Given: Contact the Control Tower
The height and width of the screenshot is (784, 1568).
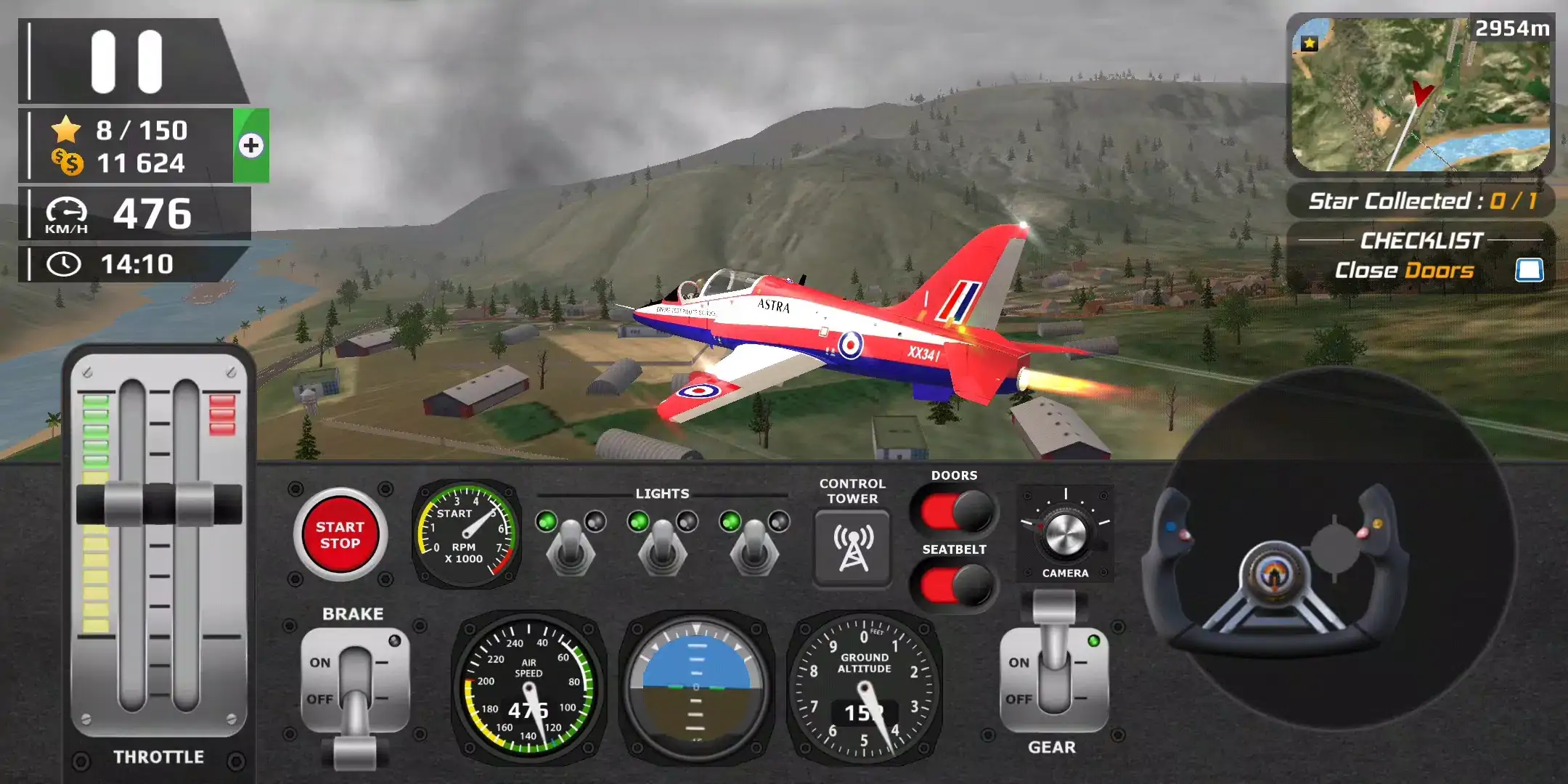Looking at the screenshot, I should point(853,548).
